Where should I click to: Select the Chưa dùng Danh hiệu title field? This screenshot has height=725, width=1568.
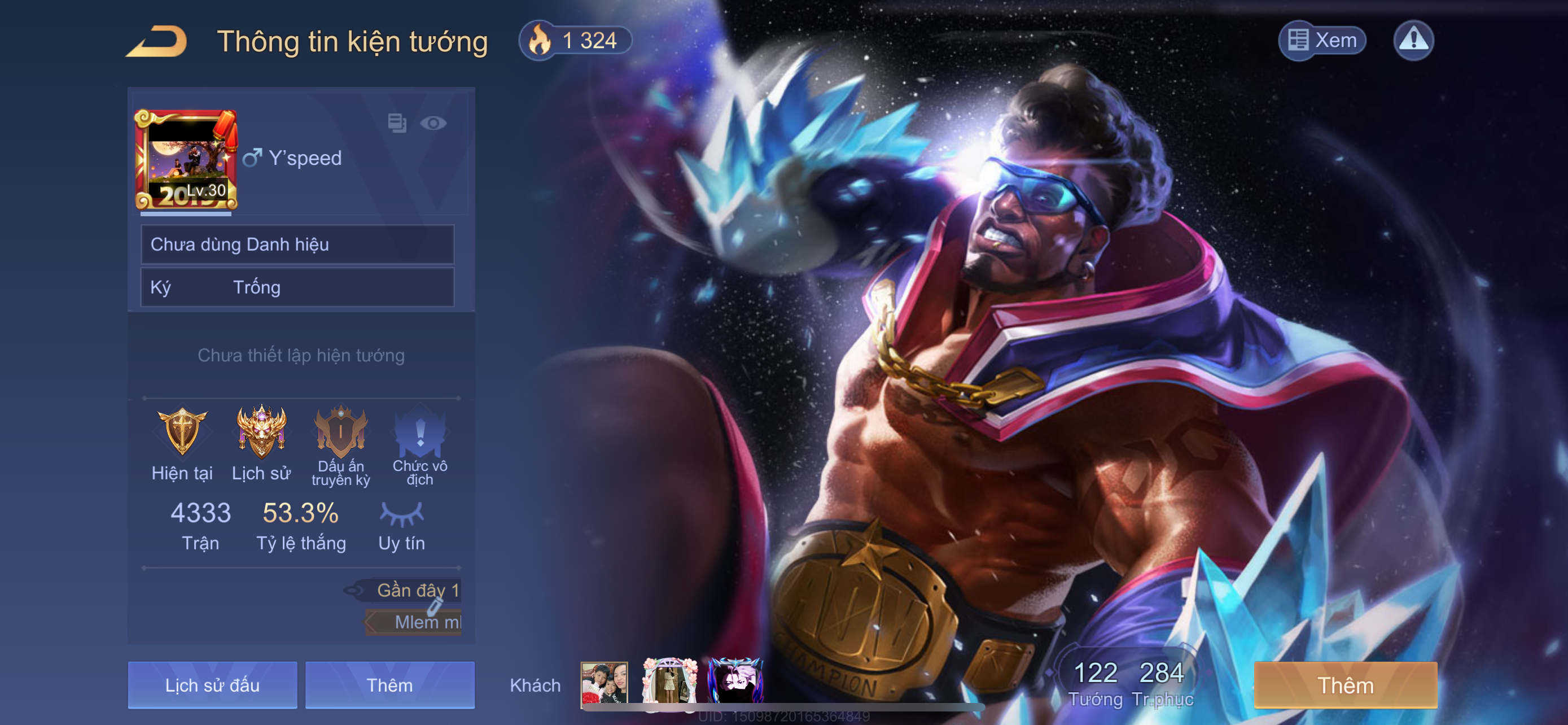[x=297, y=244]
